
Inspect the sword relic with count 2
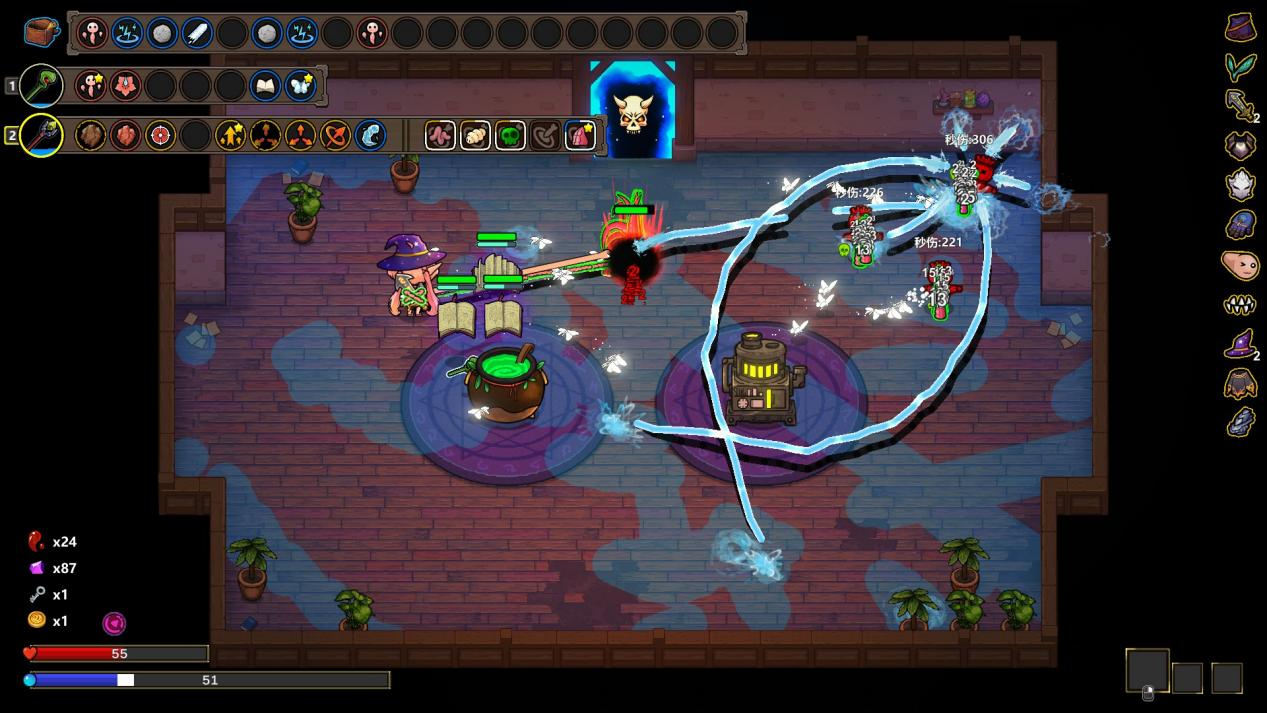coord(1240,105)
